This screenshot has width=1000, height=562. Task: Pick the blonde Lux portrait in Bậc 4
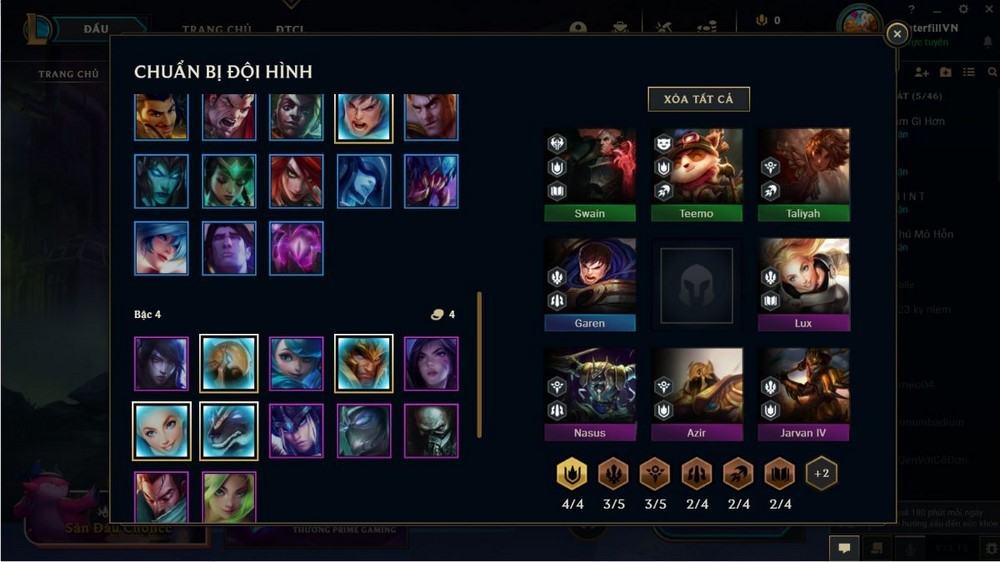coord(161,431)
